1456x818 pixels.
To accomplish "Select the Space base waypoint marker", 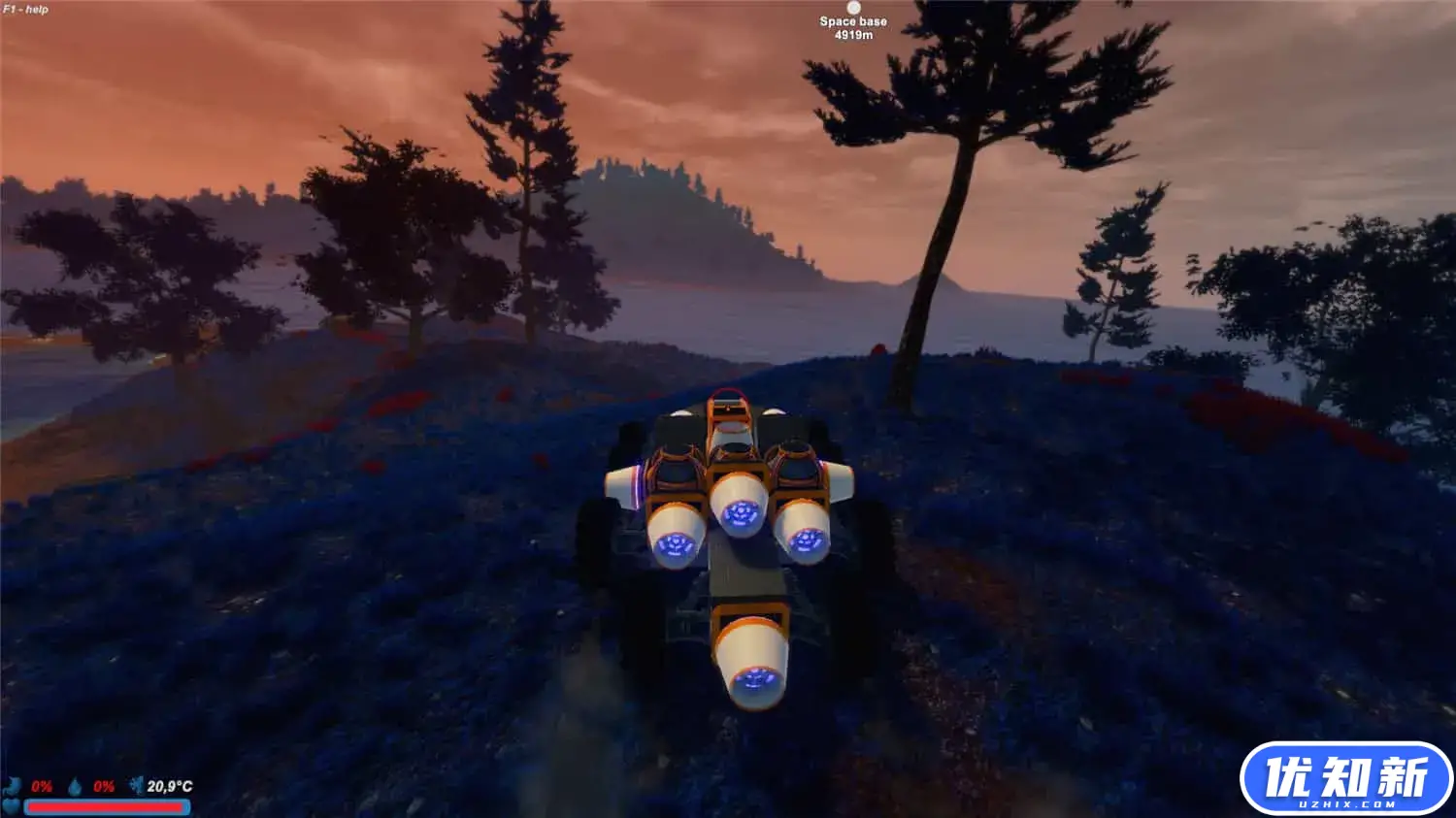I will coord(853,9).
